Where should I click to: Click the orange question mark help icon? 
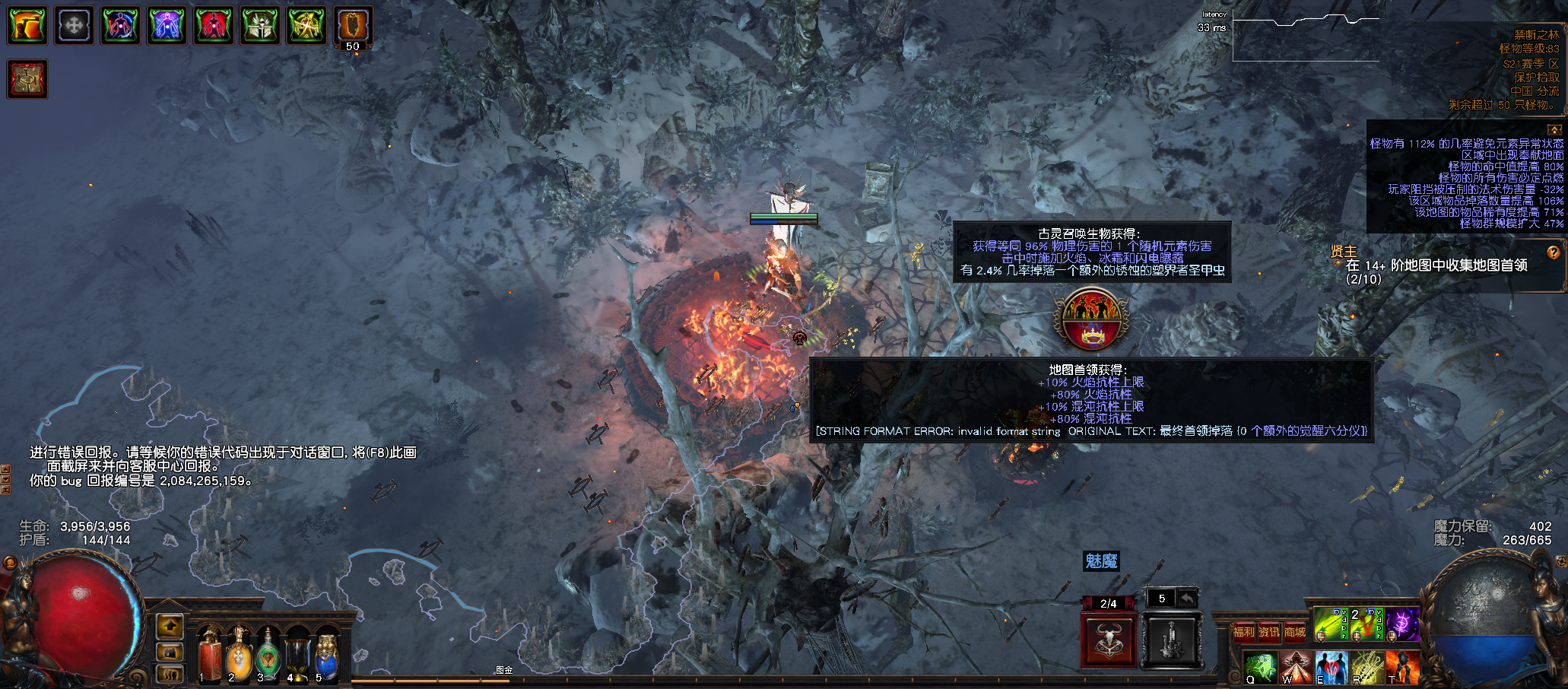coord(1553,252)
